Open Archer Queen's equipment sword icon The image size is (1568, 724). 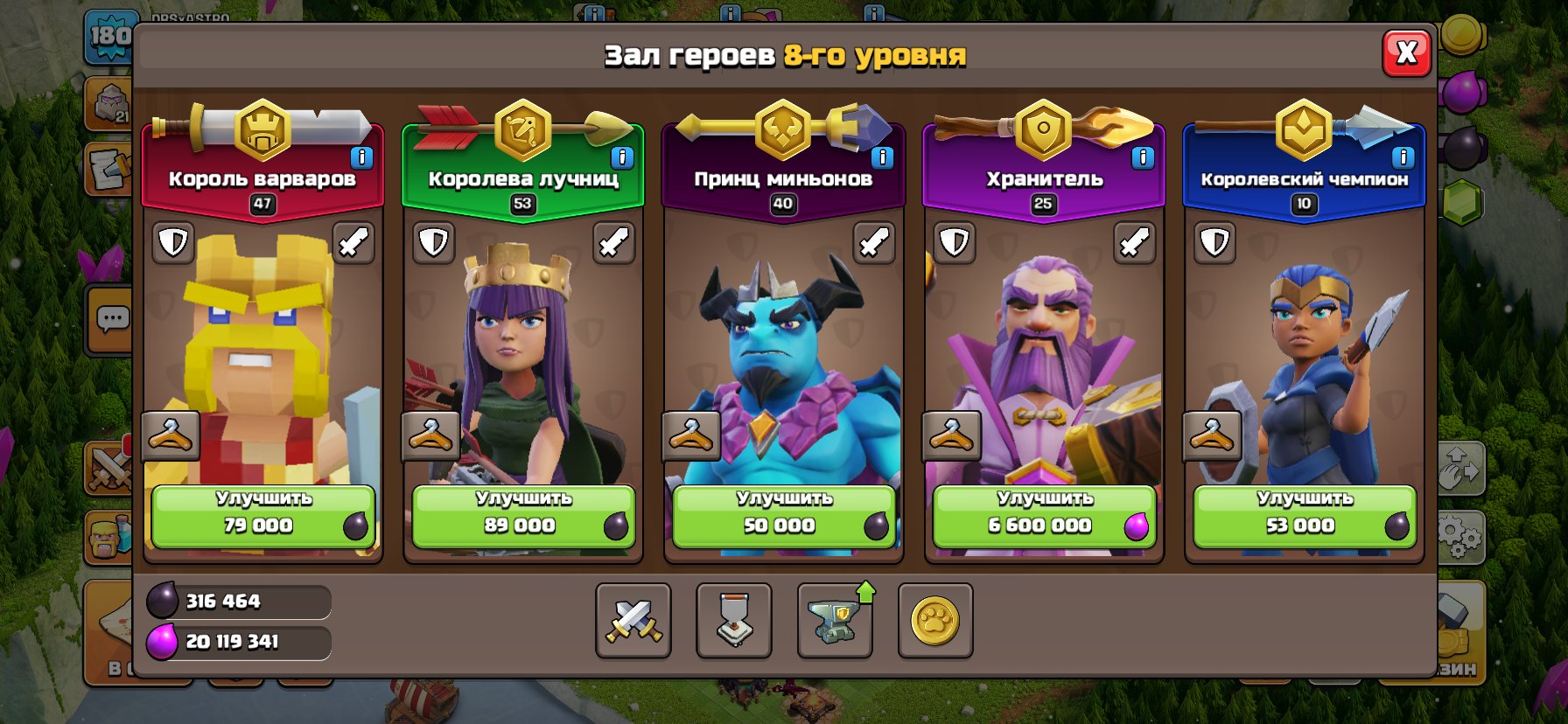612,241
